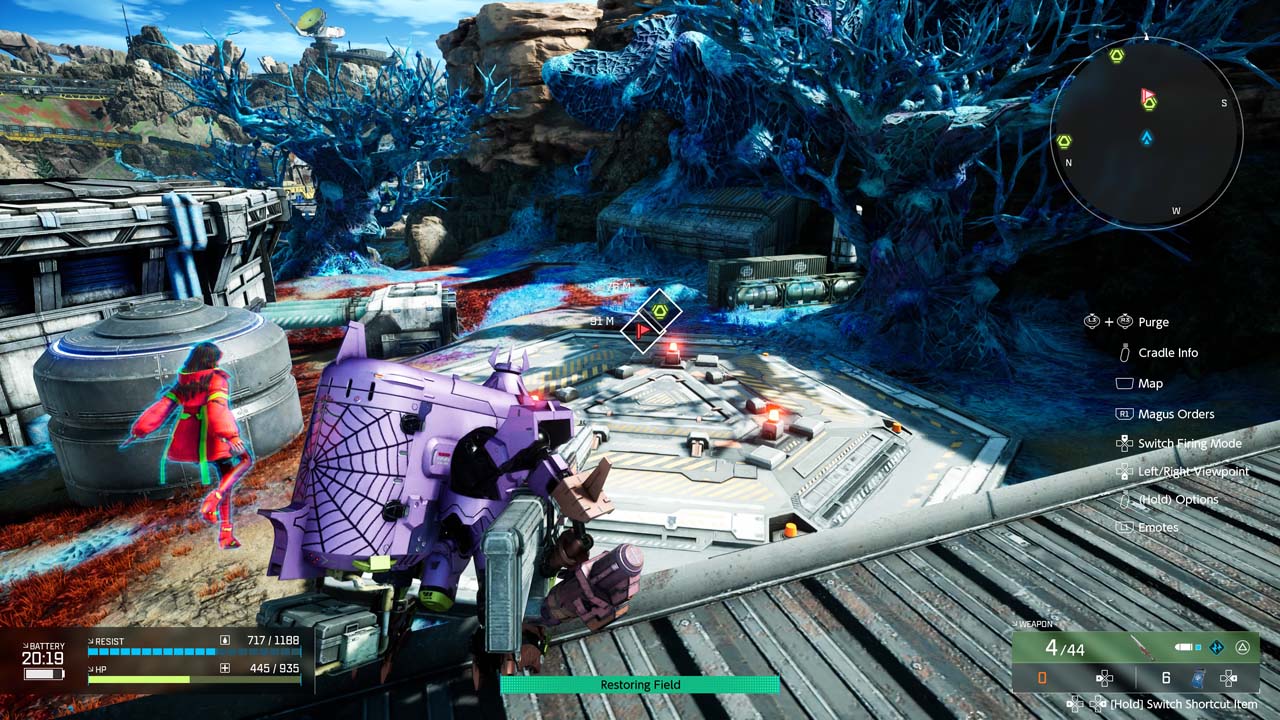Viewport: 1280px width, 720px height.
Task: Select the green hexagon waypoint diamond
Action: pyautogui.click(x=660, y=311)
